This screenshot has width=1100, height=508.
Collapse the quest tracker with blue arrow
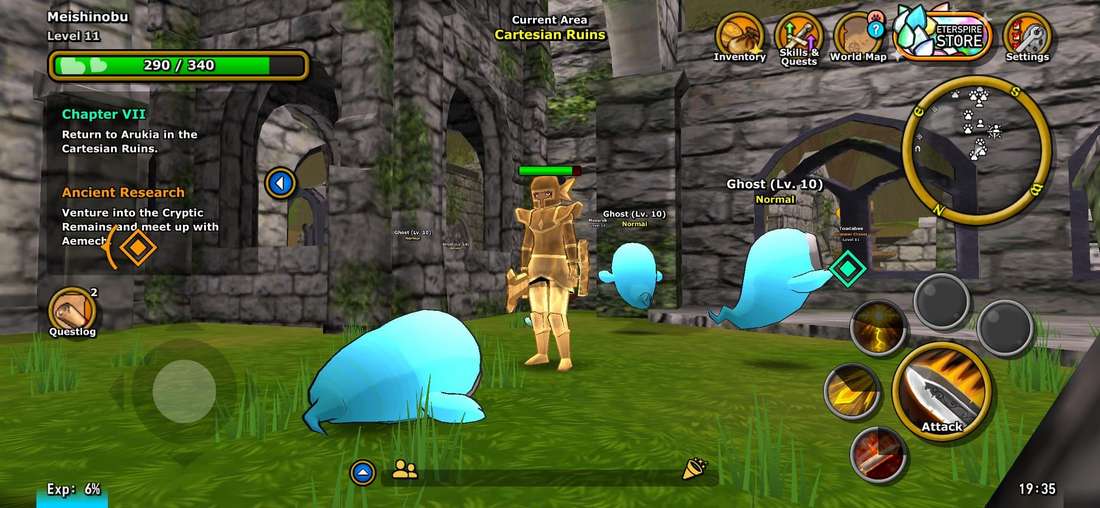282,183
